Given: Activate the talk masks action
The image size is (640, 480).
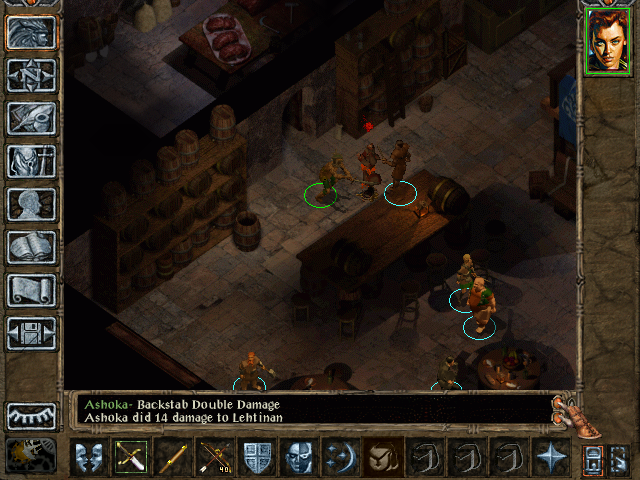Looking at the screenshot, I should coord(89,458).
